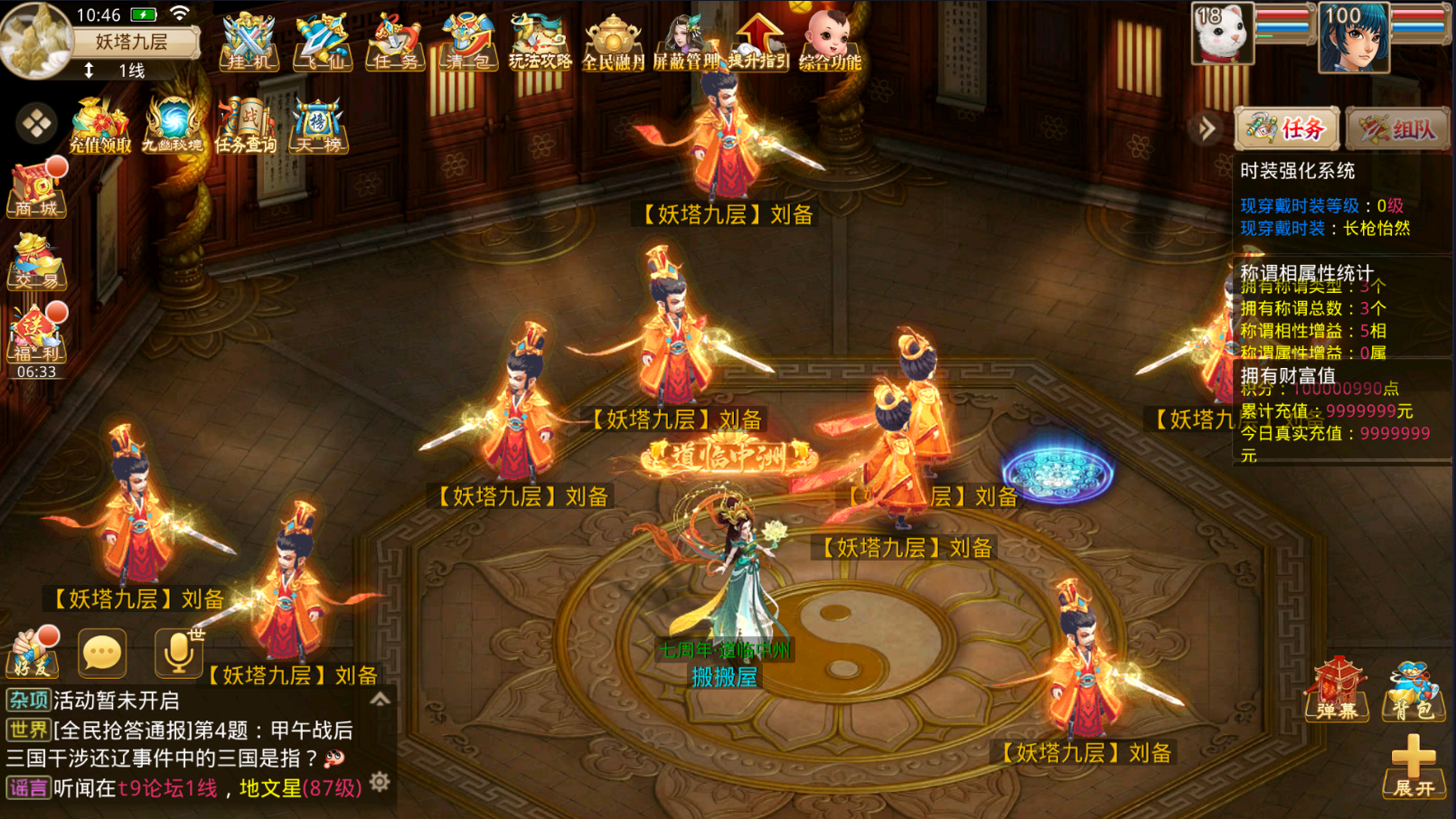Open the 商城 shop
1456x819 pixels.
(x=36, y=190)
